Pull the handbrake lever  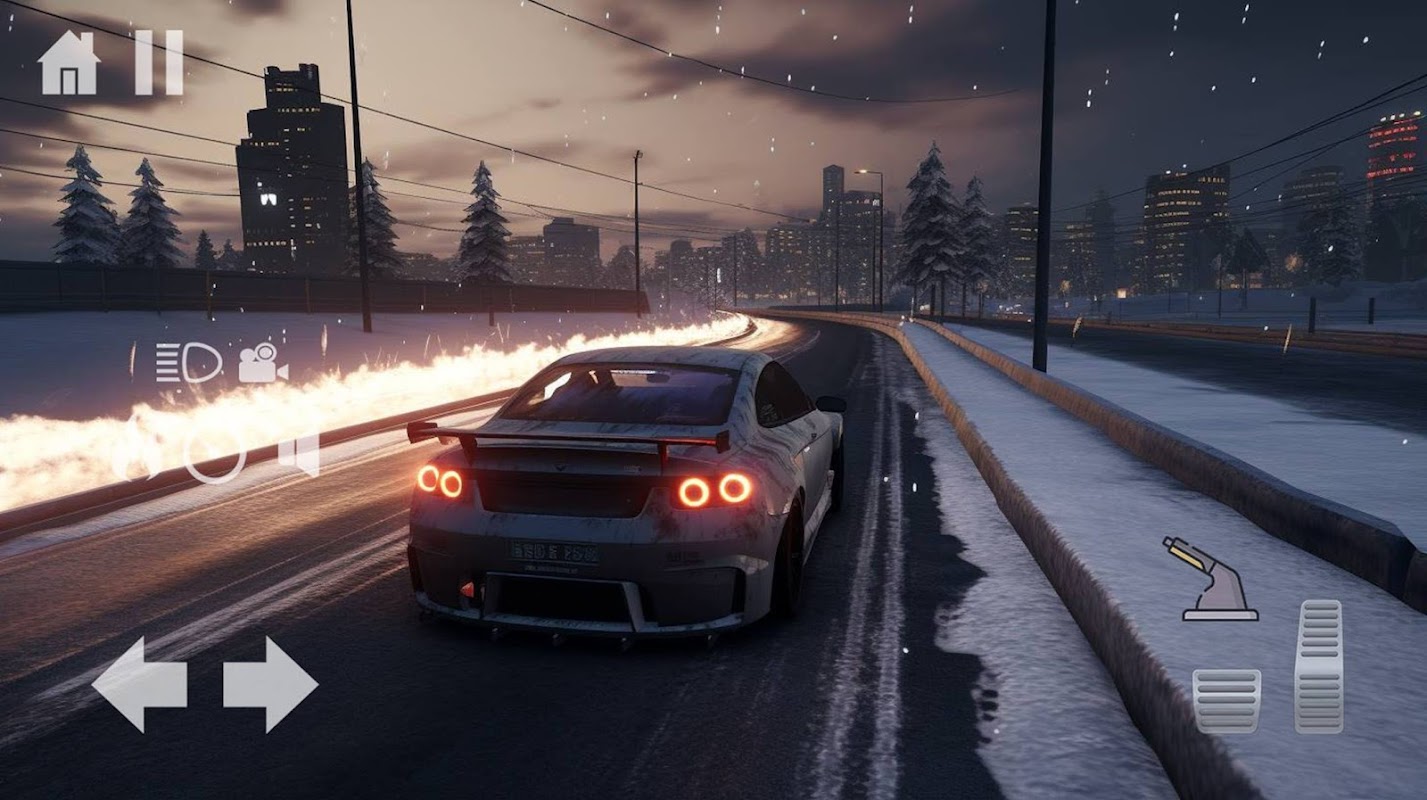tap(1210, 580)
